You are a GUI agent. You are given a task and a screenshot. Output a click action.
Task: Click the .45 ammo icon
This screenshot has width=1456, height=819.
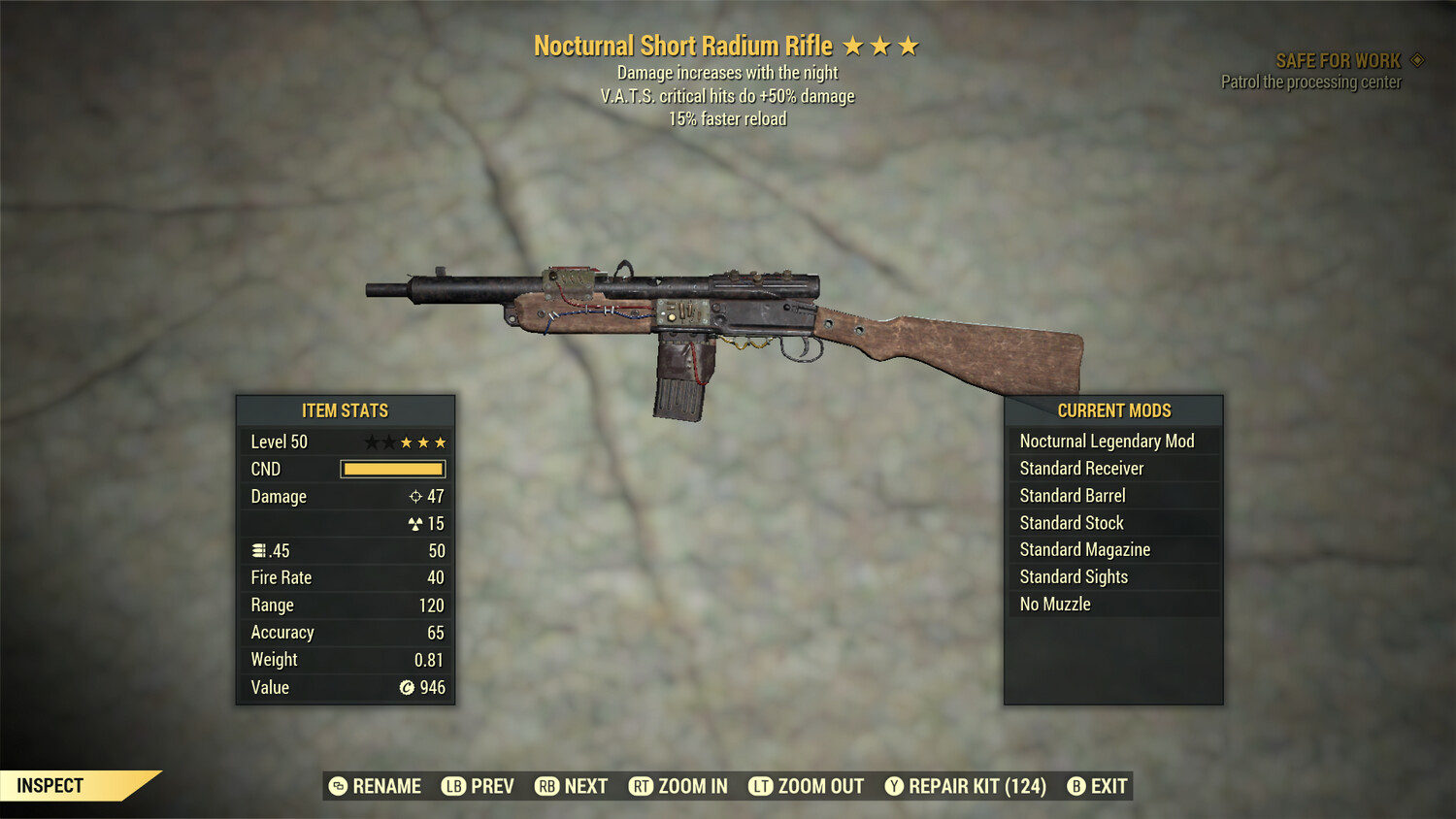260,550
